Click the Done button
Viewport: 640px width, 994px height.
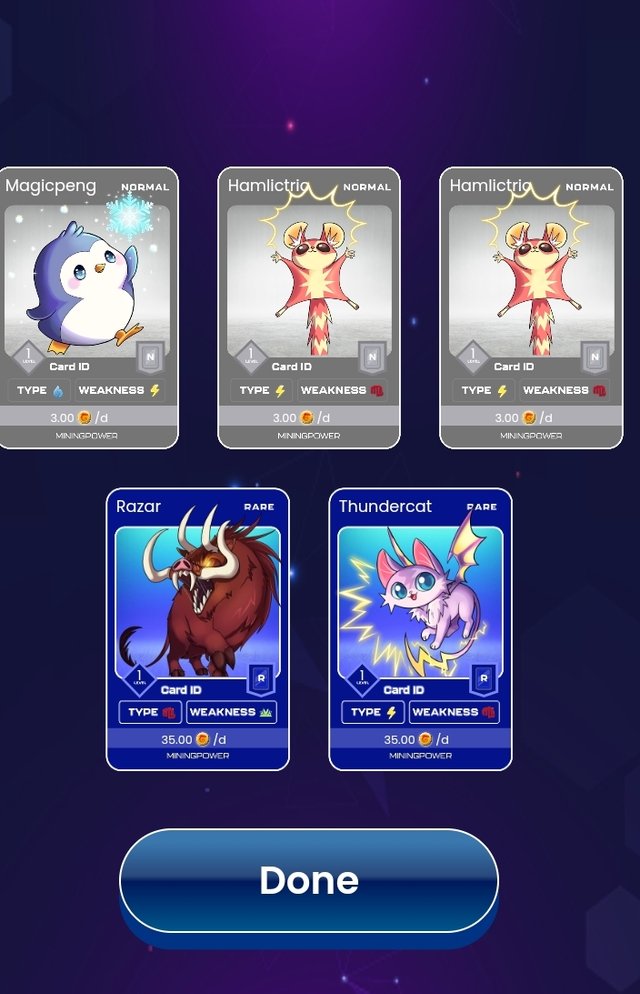point(309,880)
